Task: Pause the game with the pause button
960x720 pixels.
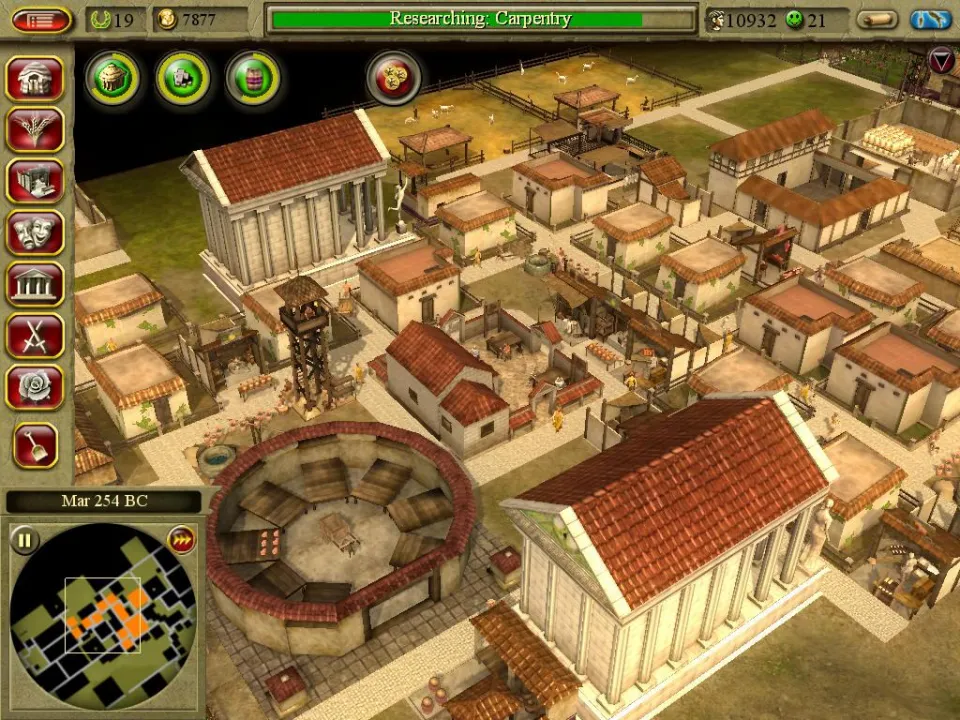Action: 25,541
